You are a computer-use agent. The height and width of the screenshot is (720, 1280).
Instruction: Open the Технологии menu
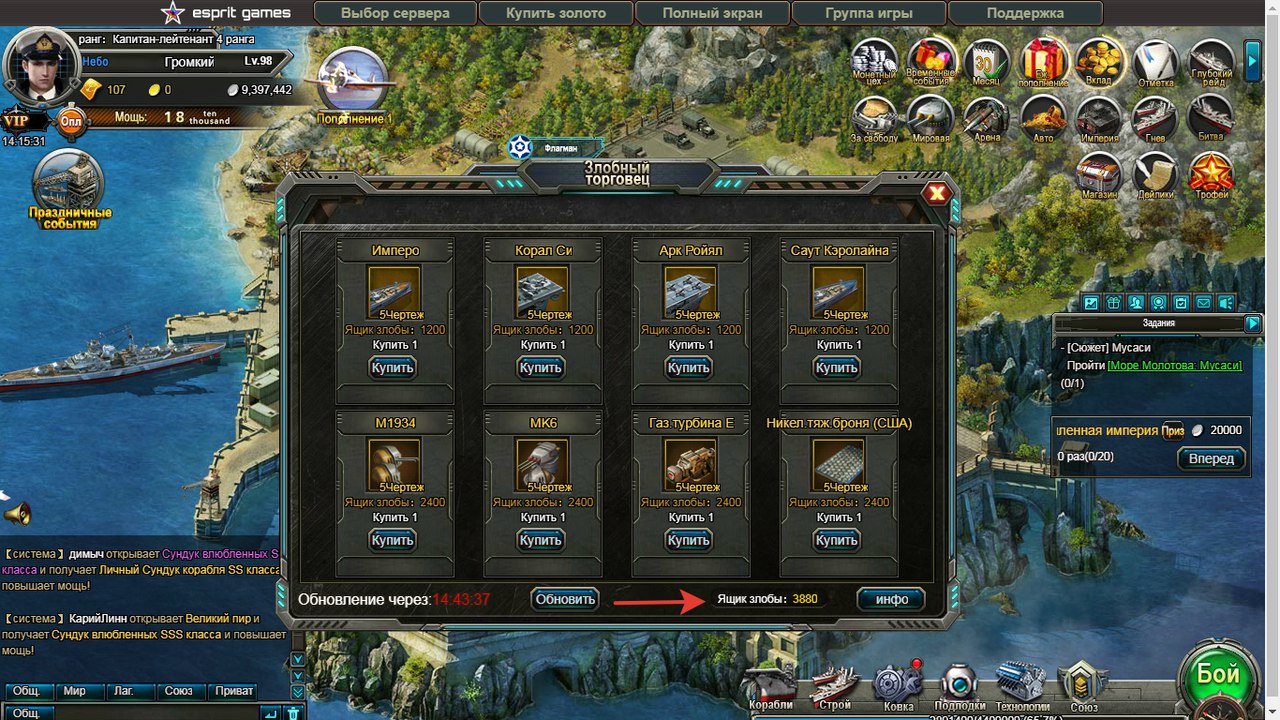tap(1021, 686)
